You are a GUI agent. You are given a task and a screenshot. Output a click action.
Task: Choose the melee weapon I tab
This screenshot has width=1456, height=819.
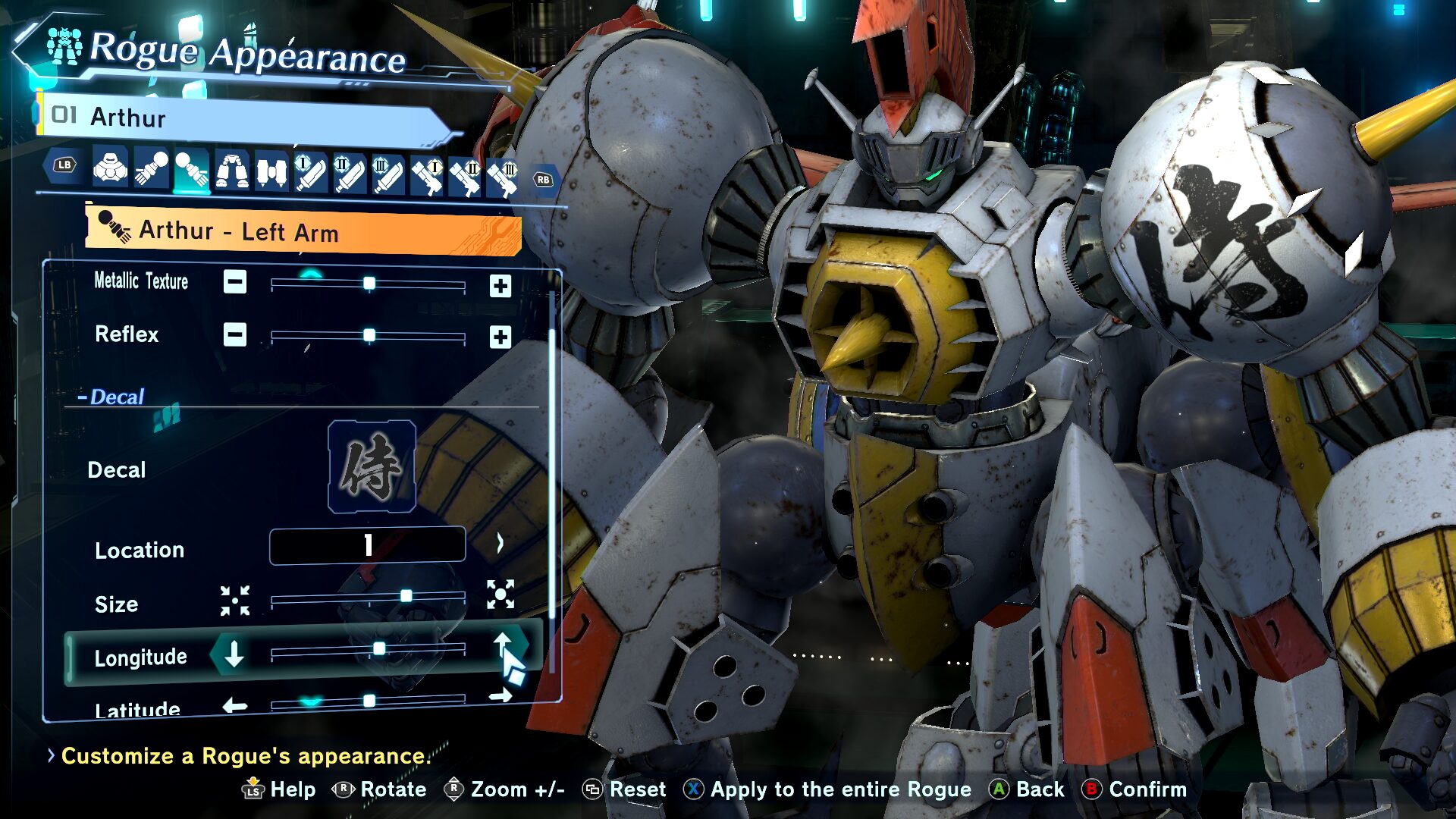[x=310, y=173]
